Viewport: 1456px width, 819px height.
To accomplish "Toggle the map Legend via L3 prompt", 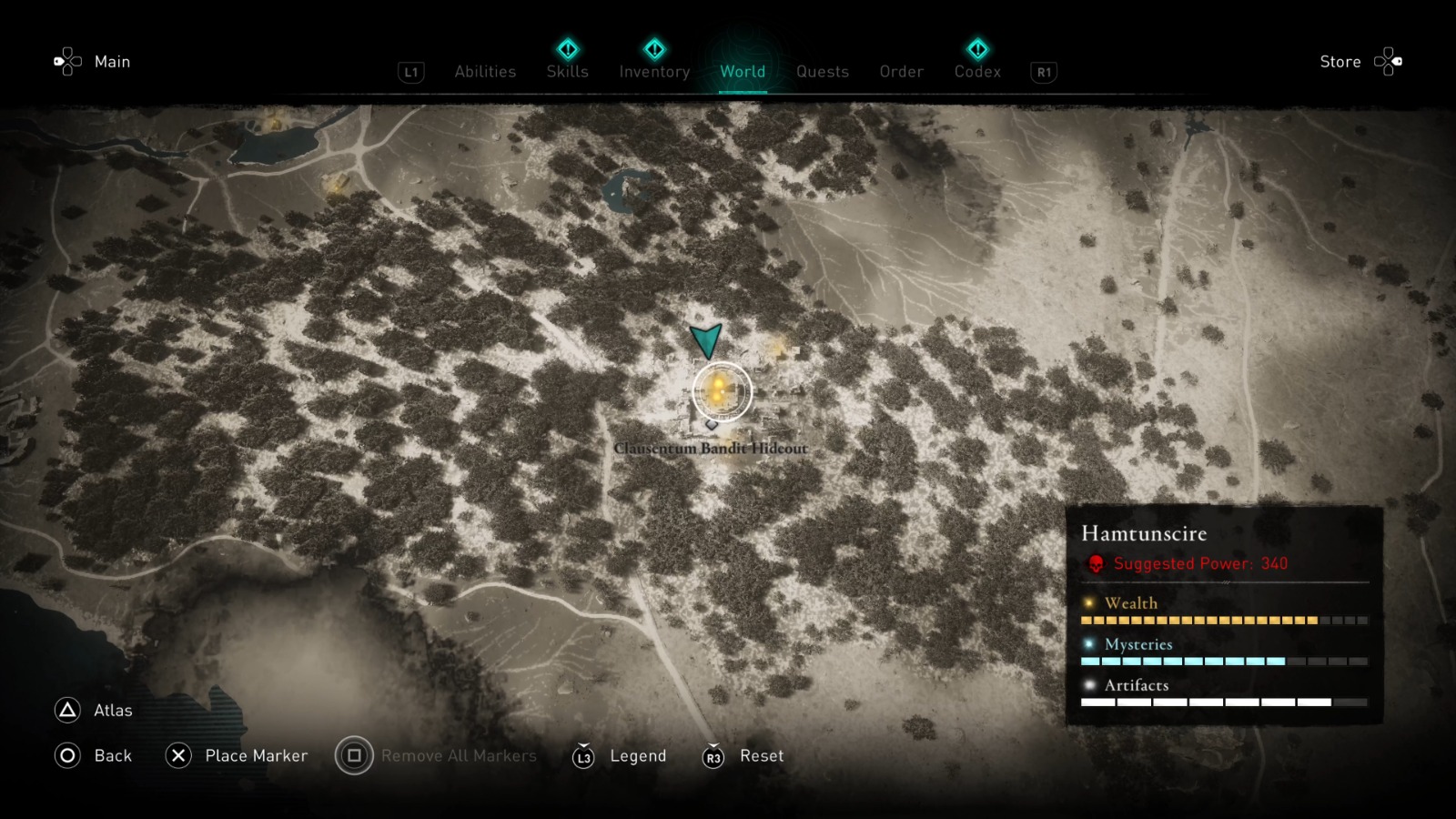I will click(581, 755).
